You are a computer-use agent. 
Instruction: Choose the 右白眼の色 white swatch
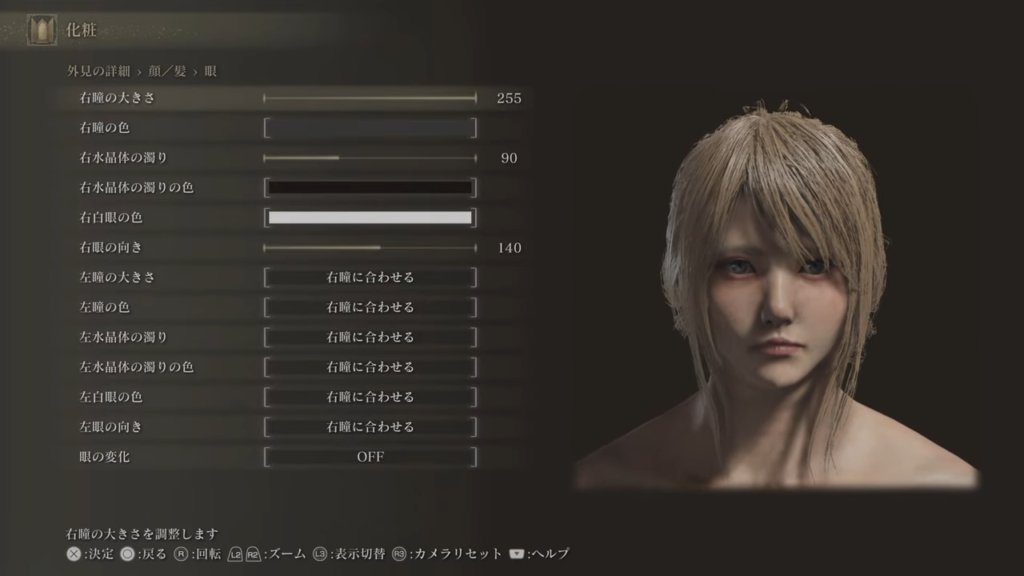[x=370, y=218]
